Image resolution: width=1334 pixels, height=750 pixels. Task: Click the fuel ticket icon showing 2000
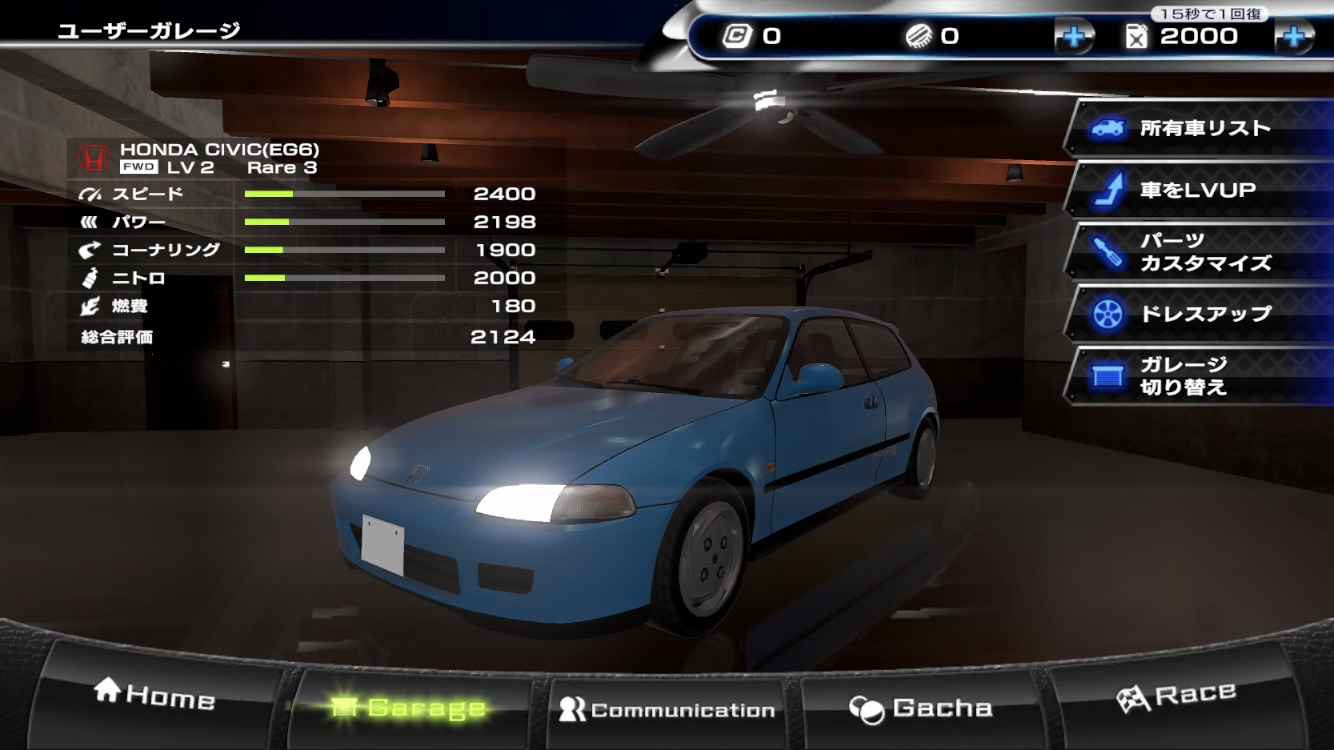[x=1138, y=34]
